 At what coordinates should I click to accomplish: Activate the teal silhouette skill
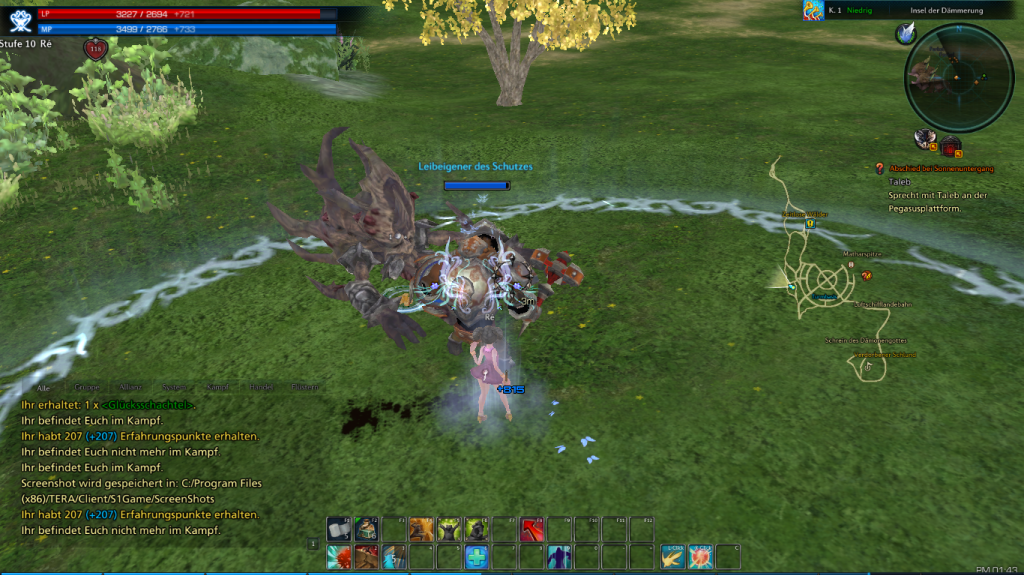[558, 557]
